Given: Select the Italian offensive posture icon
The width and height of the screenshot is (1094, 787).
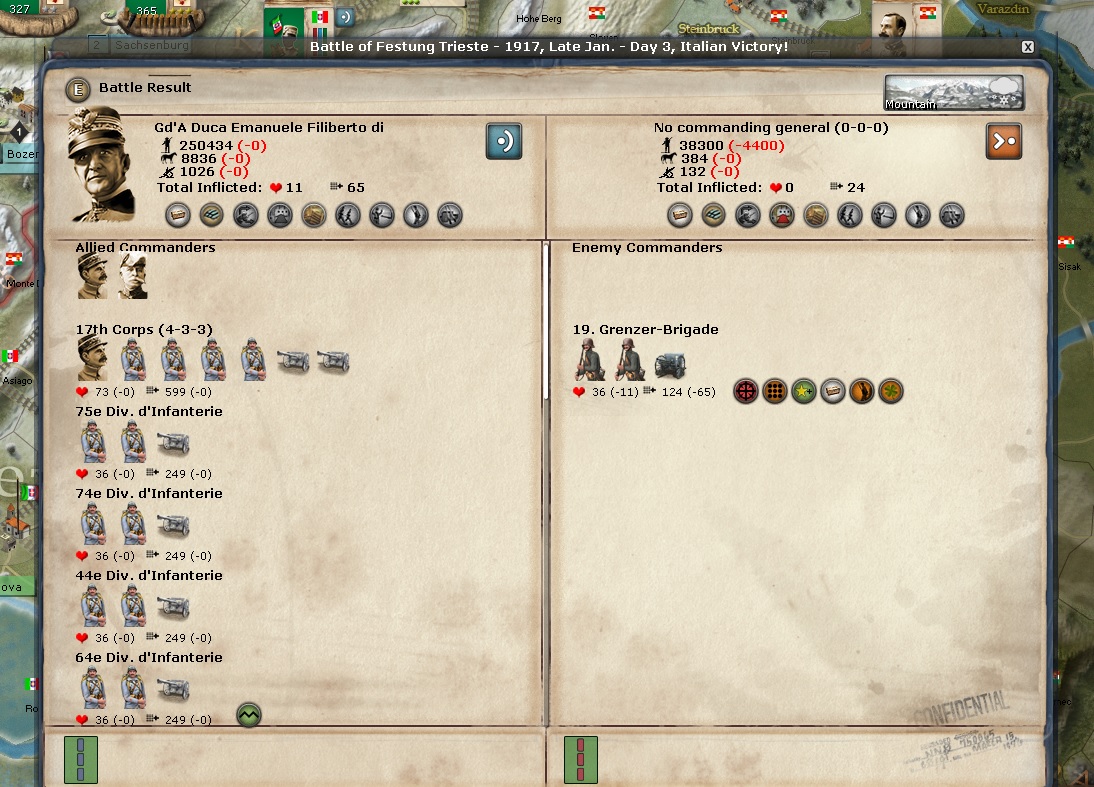Looking at the screenshot, I should click(x=504, y=141).
